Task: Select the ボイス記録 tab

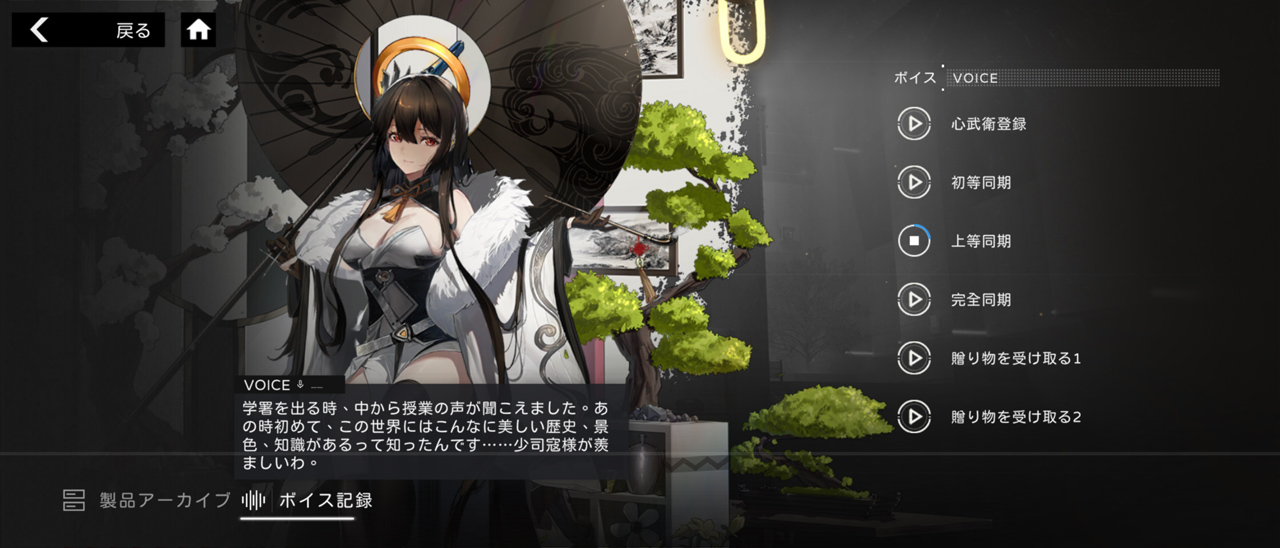Action: pyautogui.click(x=310, y=500)
